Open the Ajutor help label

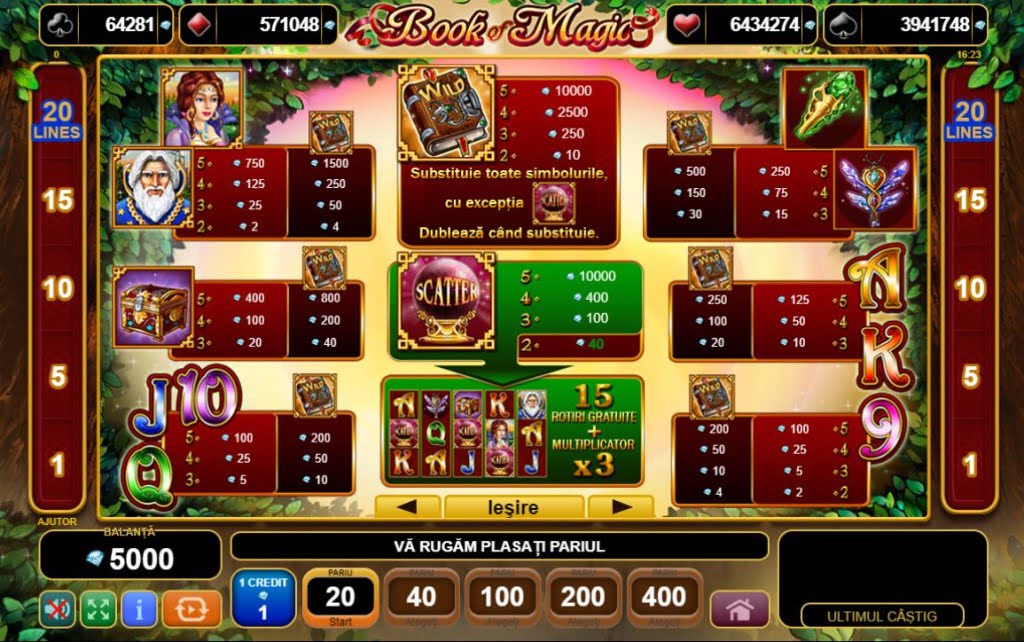point(57,521)
